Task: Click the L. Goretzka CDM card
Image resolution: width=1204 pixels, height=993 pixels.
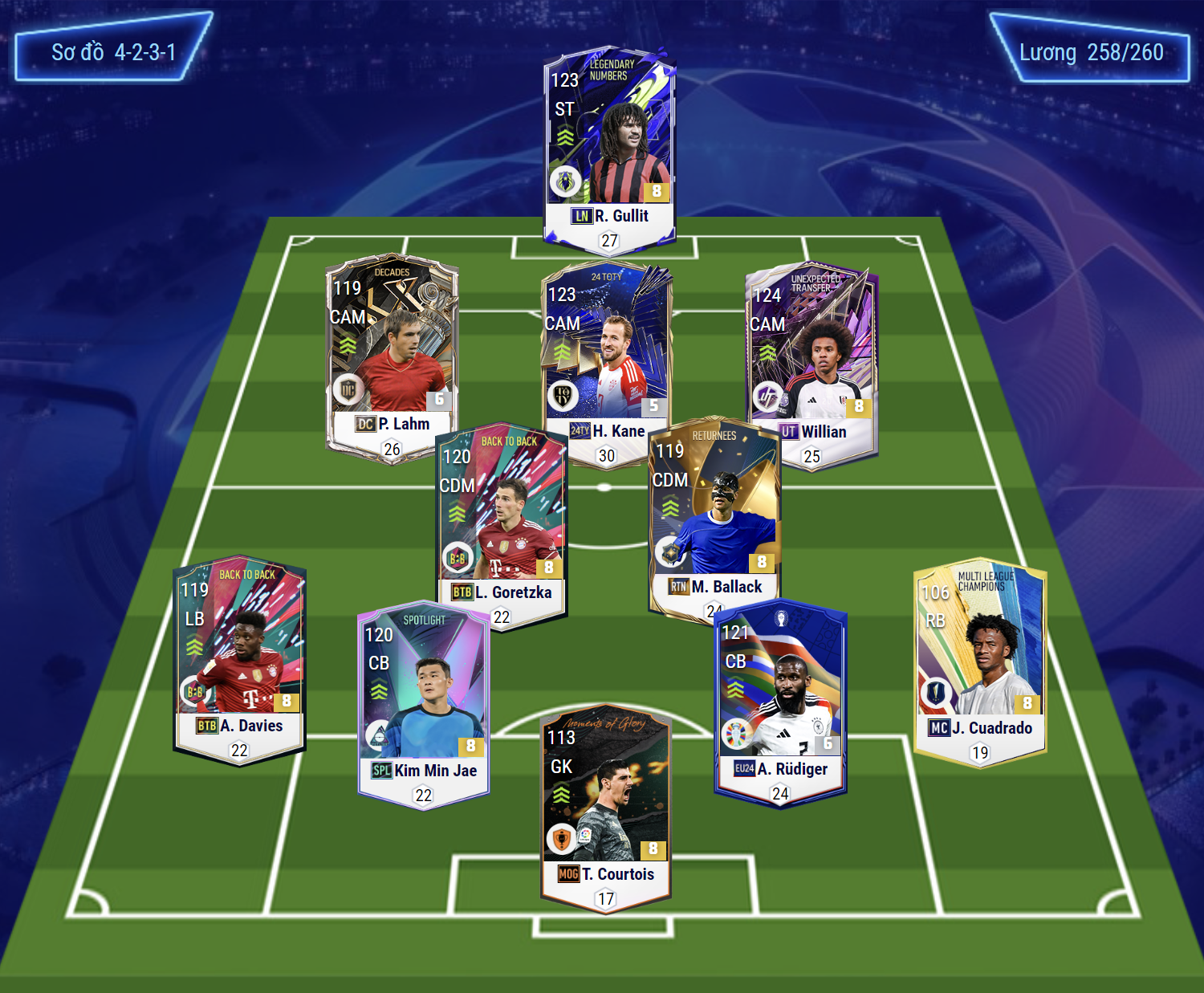Action: tap(502, 522)
